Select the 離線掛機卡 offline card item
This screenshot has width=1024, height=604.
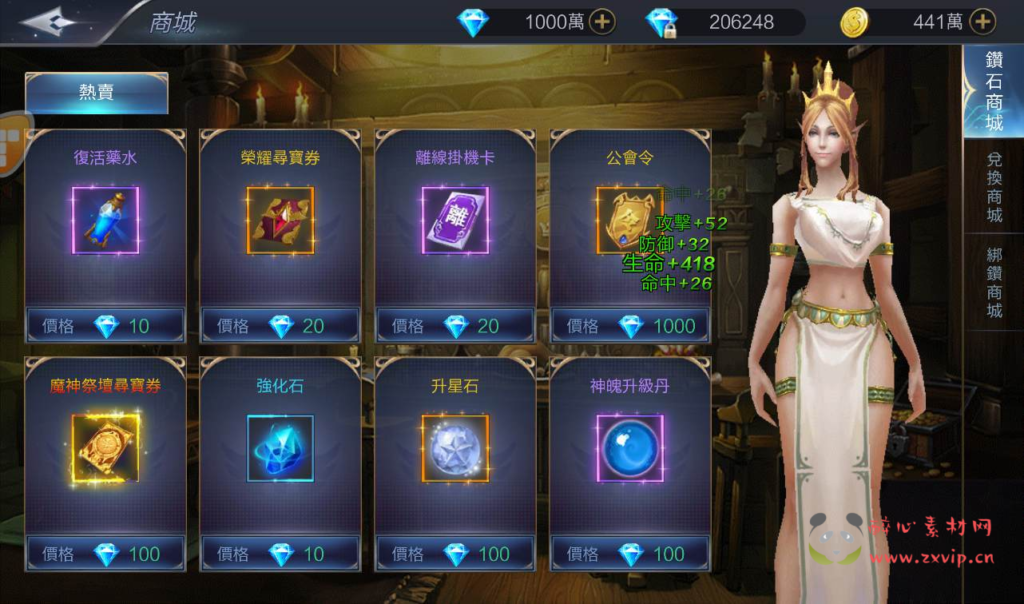[455, 219]
